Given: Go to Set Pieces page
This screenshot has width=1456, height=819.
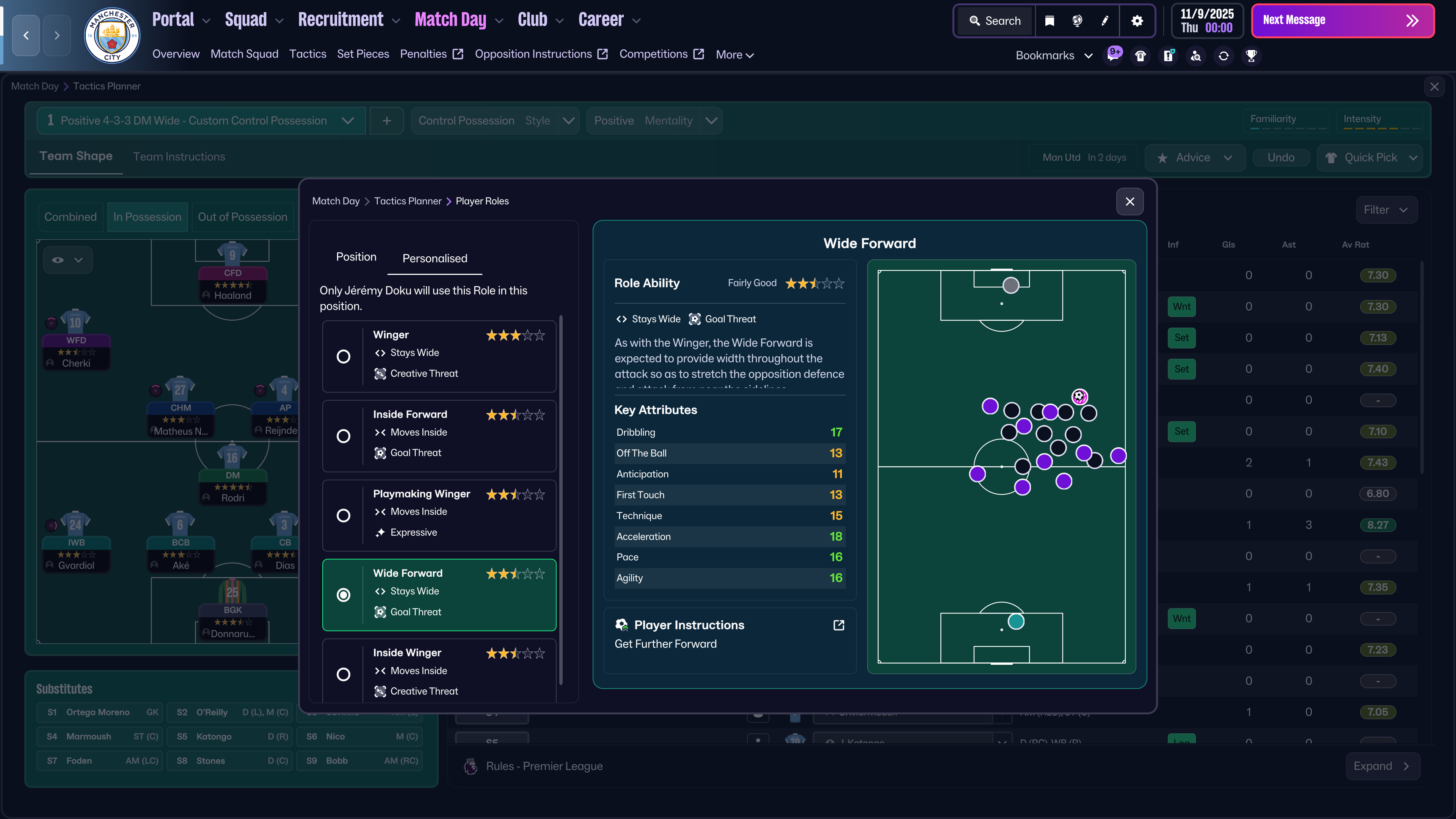Looking at the screenshot, I should [363, 54].
